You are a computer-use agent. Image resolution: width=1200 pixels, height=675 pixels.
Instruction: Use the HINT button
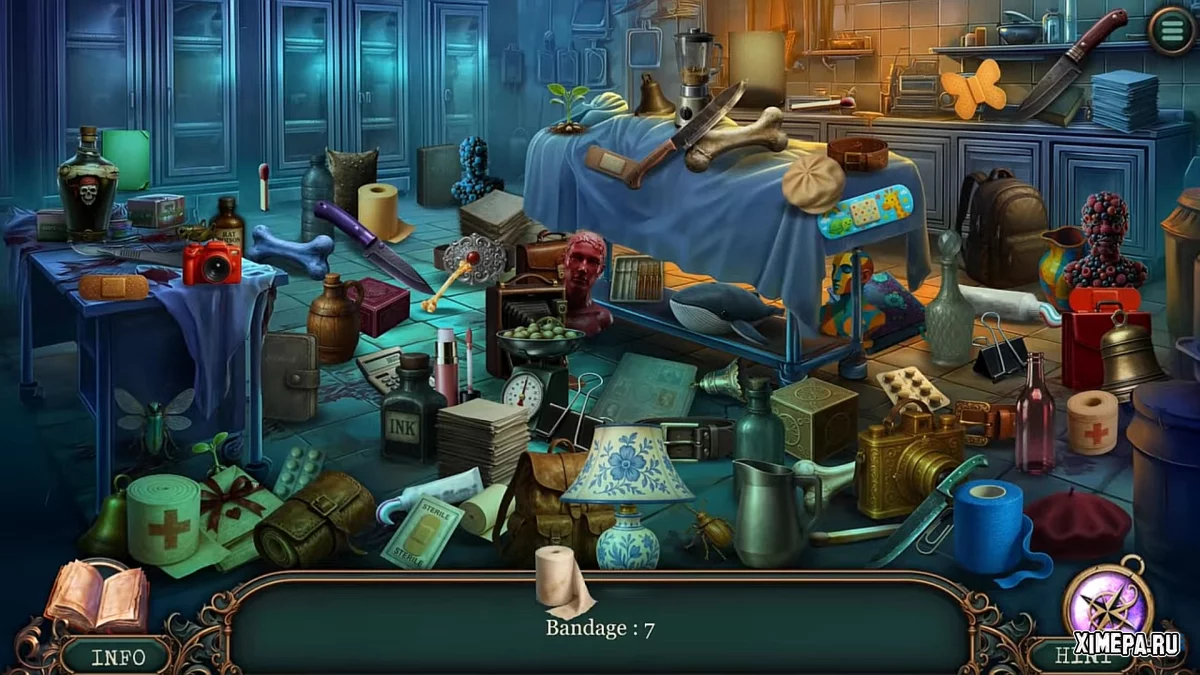[1083, 656]
